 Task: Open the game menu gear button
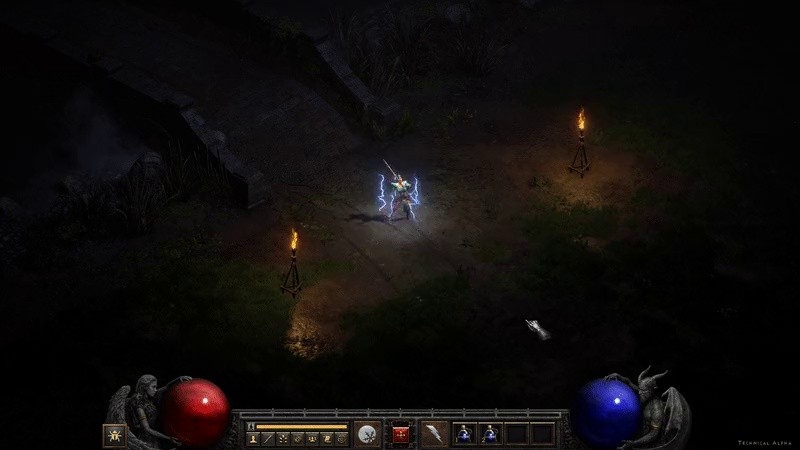(342, 438)
